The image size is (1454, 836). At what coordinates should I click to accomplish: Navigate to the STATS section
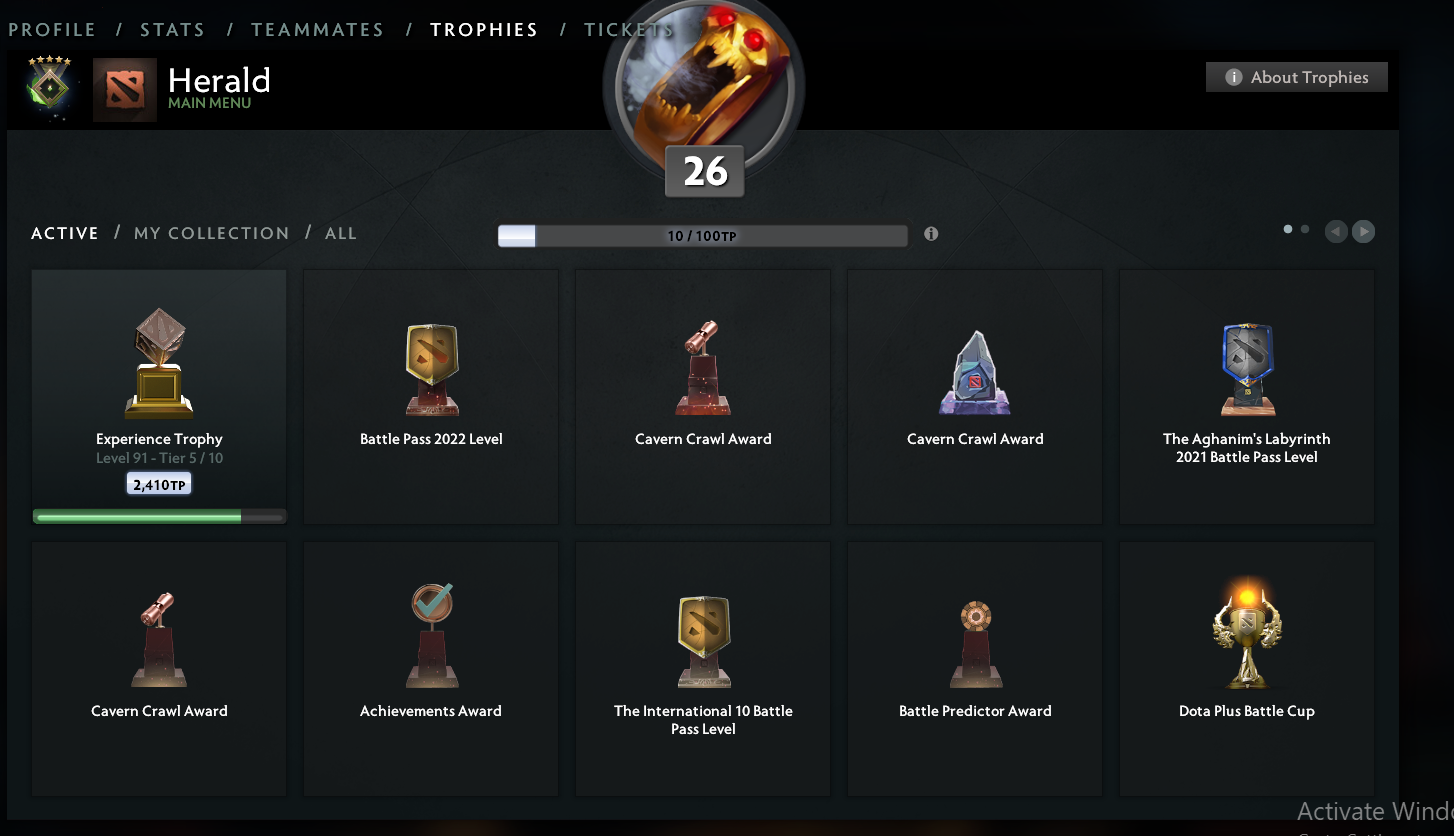click(172, 29)
